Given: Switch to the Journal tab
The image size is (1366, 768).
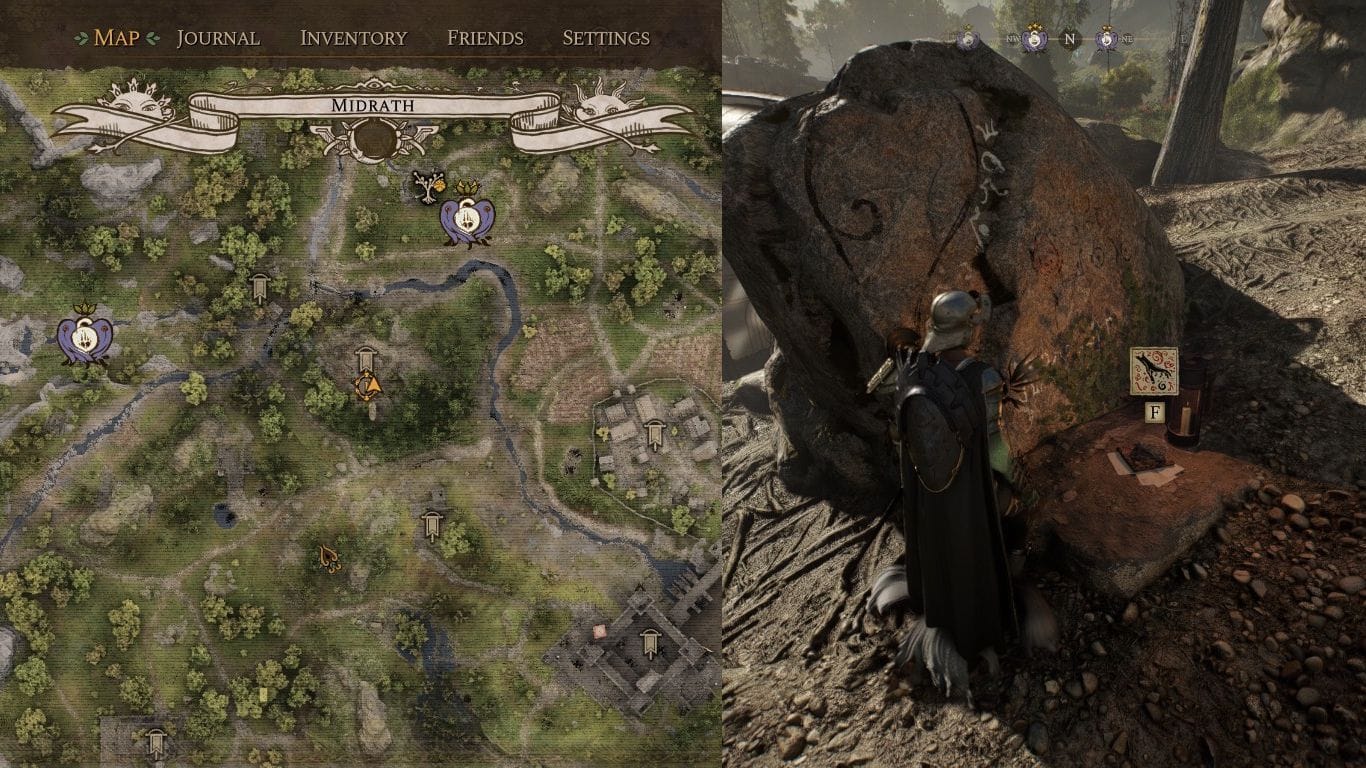Looking at the screenshot, I should [216, 38].
